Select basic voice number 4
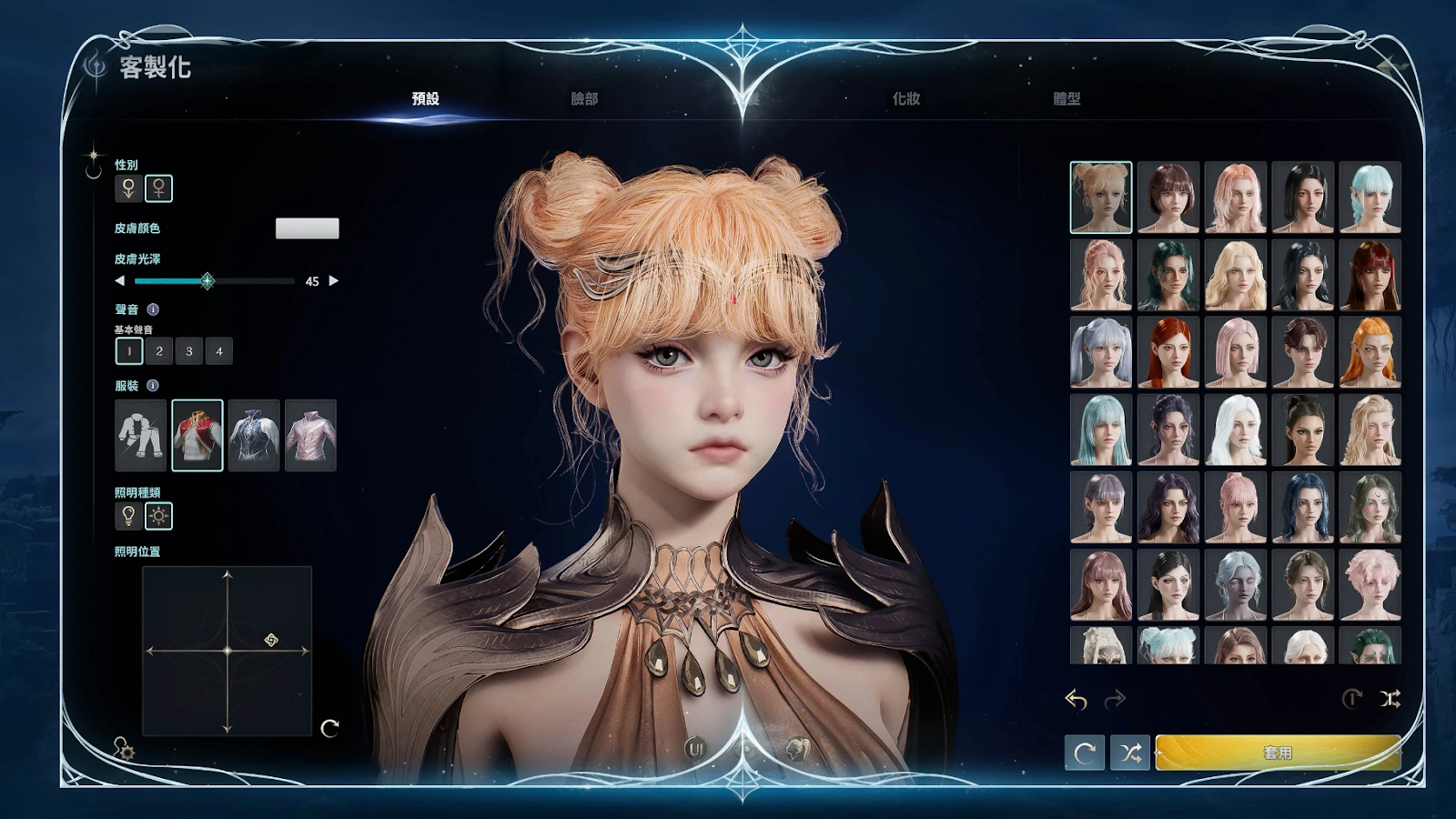Viewport: 1456px width, 819px height. coord(219,351)
